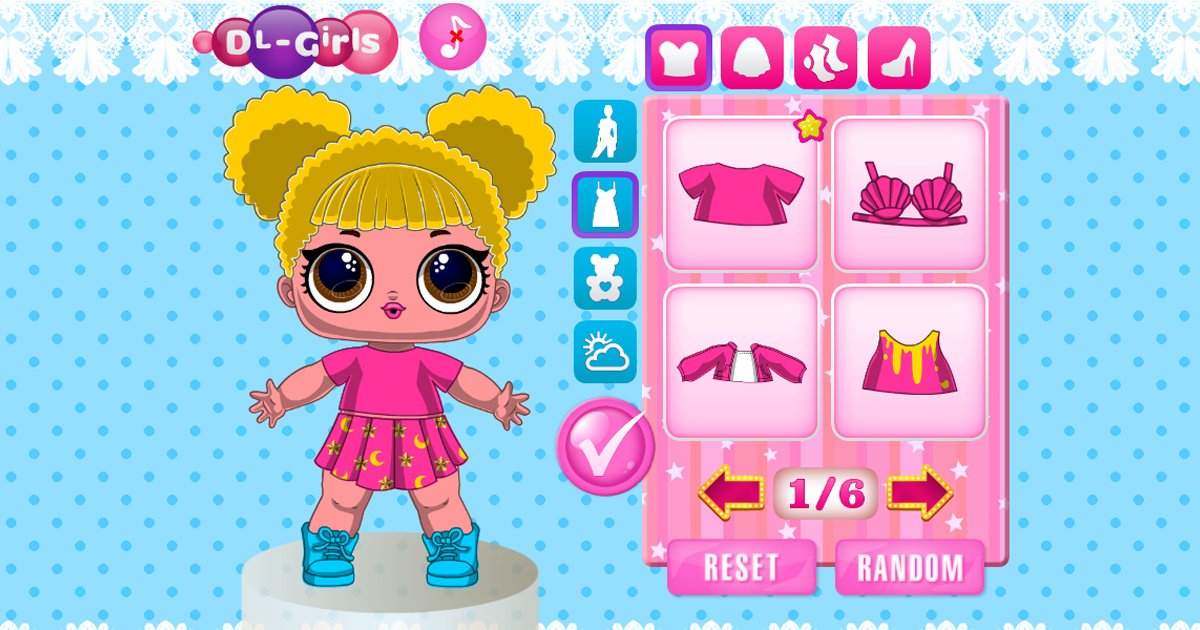1200x630 pixels.
Task: Toggle the music mute button
Action: coord(453,35)
